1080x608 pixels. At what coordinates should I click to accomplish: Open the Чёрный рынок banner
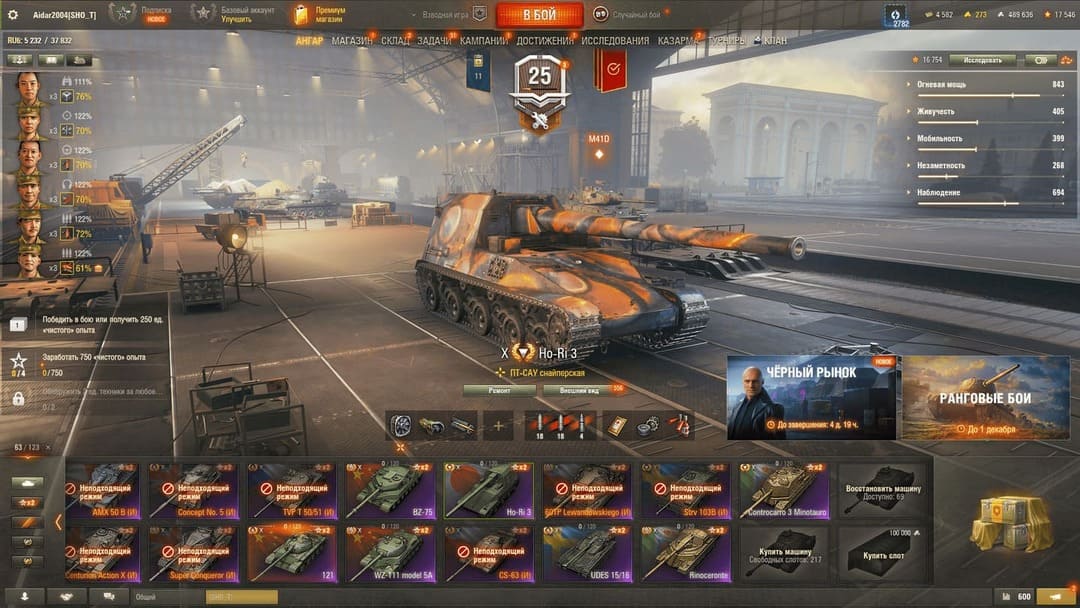point(811,397)
